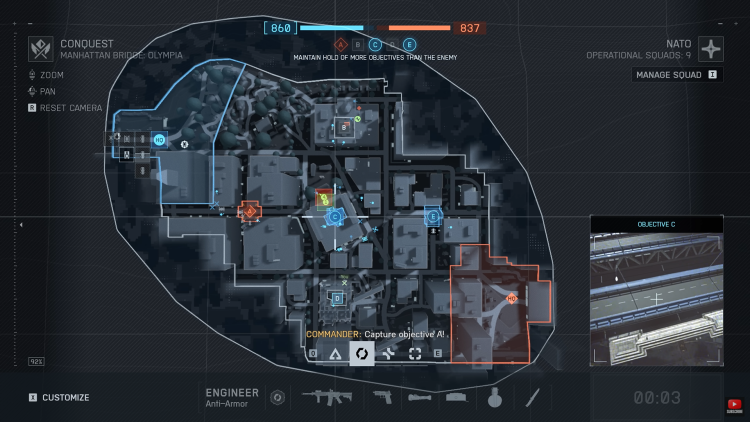Screen dimensions: 750x422
Task: Select the assault class icon
Action: pyautogui.click(x=335, y=353)
